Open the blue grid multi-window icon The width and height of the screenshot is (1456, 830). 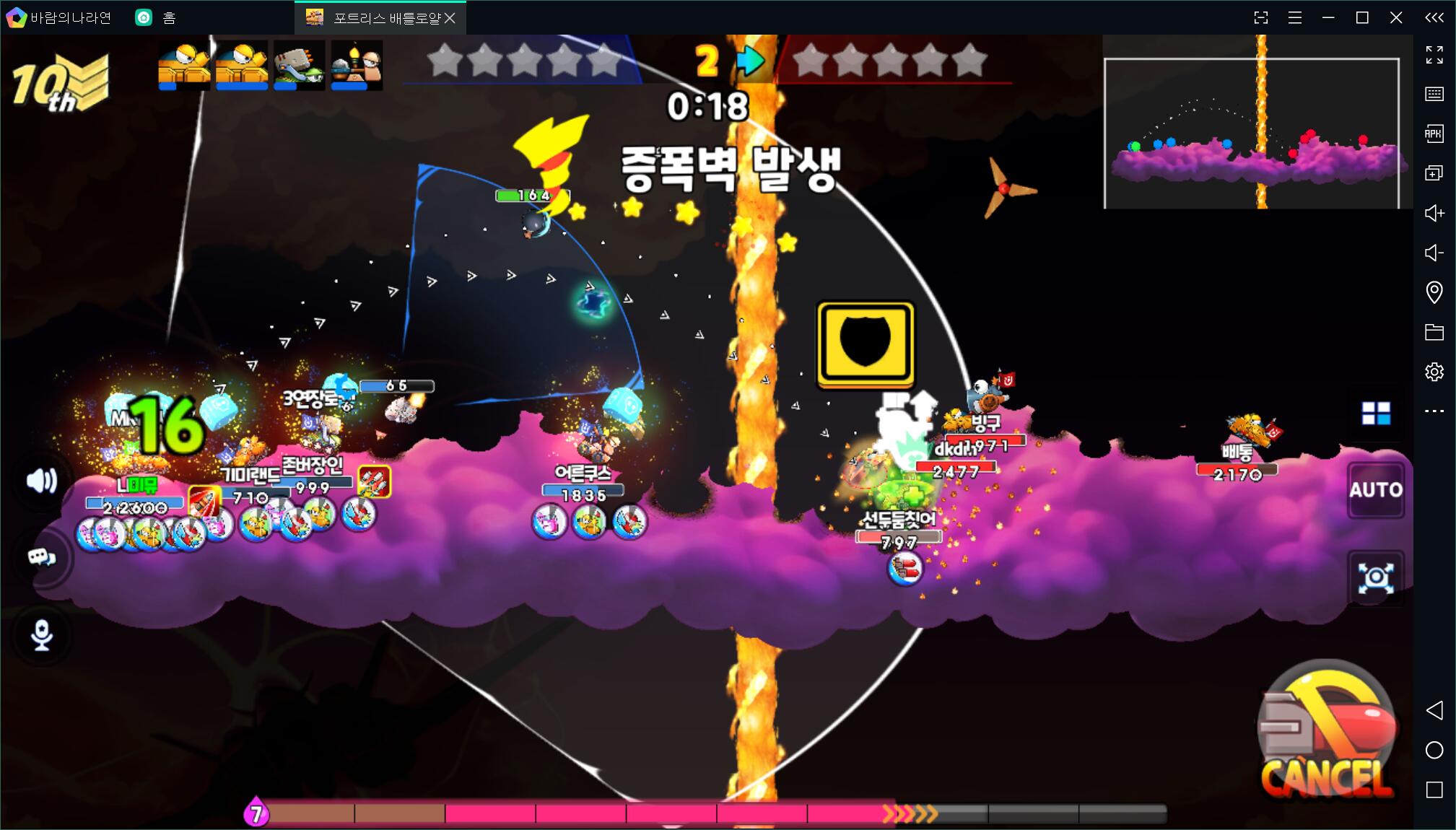tap(1376, 414)
